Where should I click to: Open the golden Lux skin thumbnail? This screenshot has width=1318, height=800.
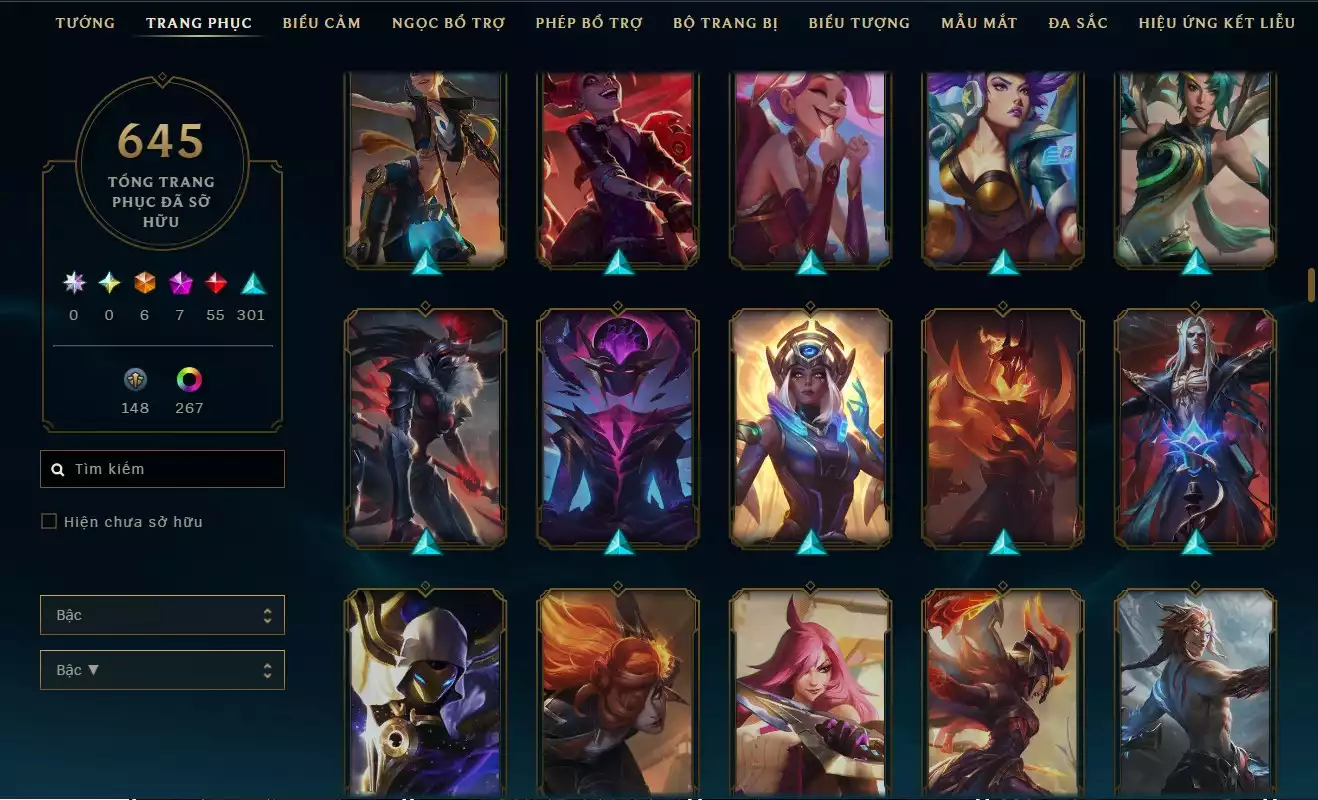pos(808,425)
